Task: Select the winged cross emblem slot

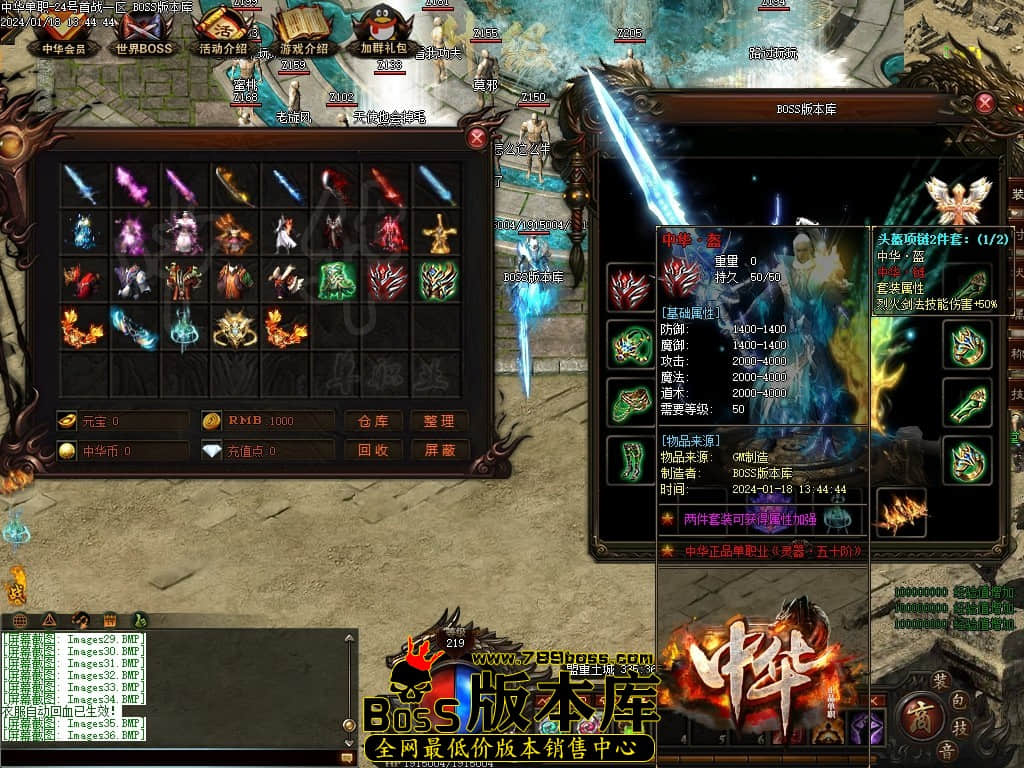Action: [957, 198]
